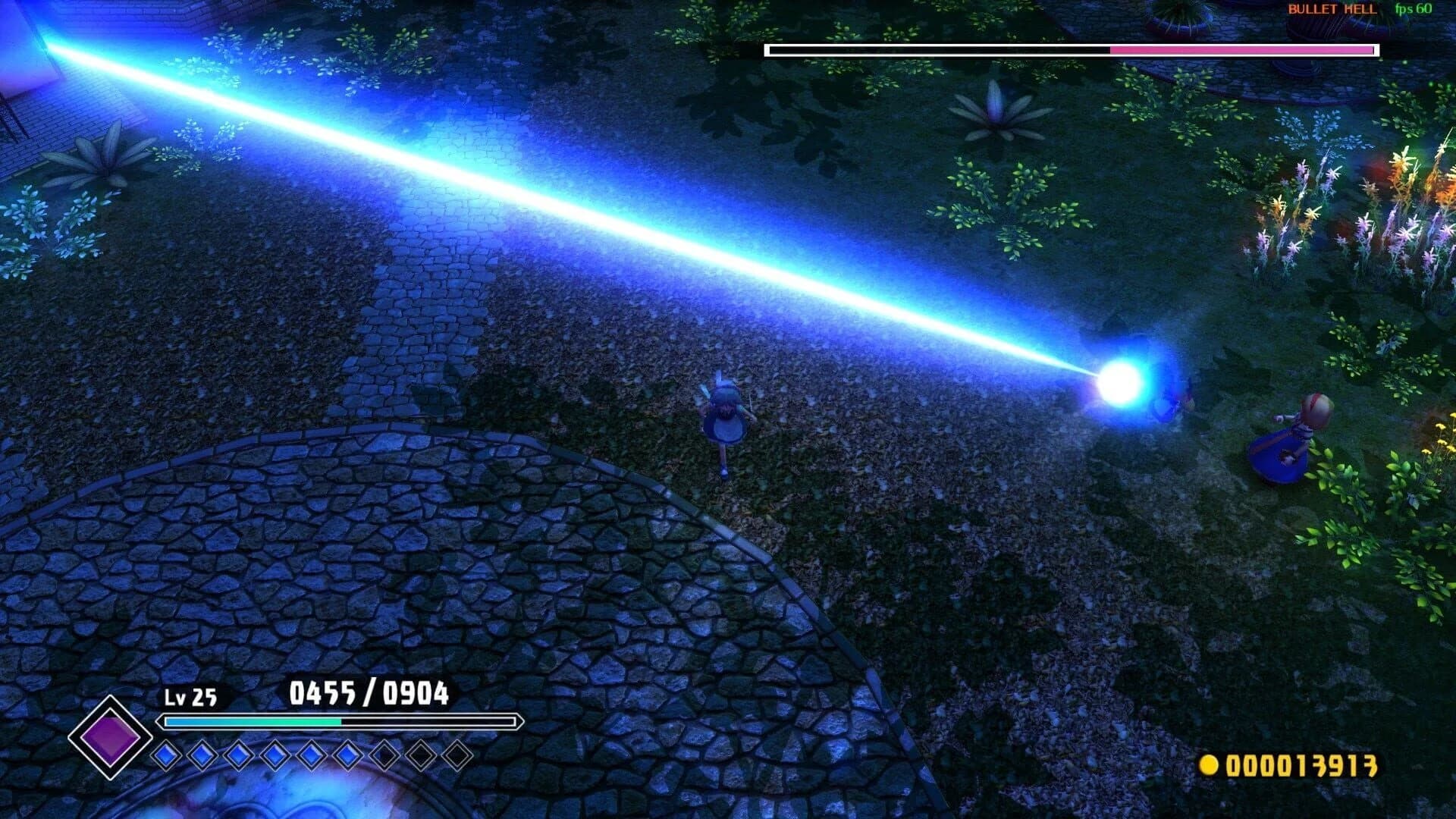Click the third blue diamond charge icon
Image resolution: width=1456 pixels, height=819 pixels.
238,755
